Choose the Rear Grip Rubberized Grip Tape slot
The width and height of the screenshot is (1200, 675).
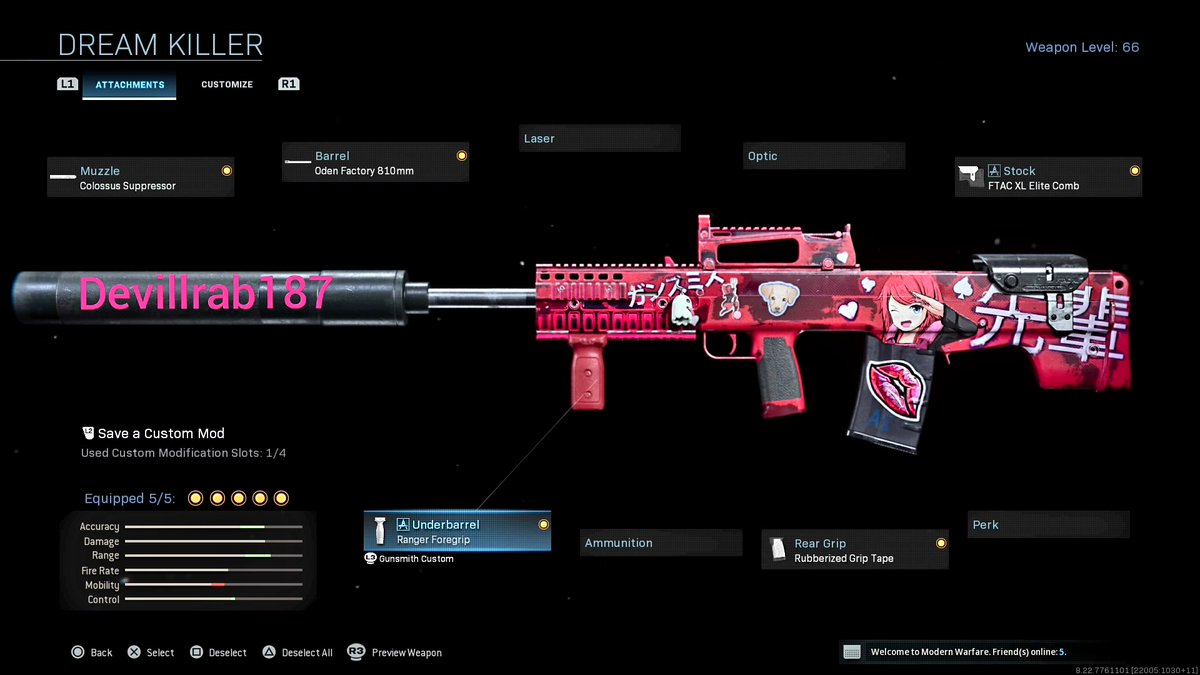855,551
